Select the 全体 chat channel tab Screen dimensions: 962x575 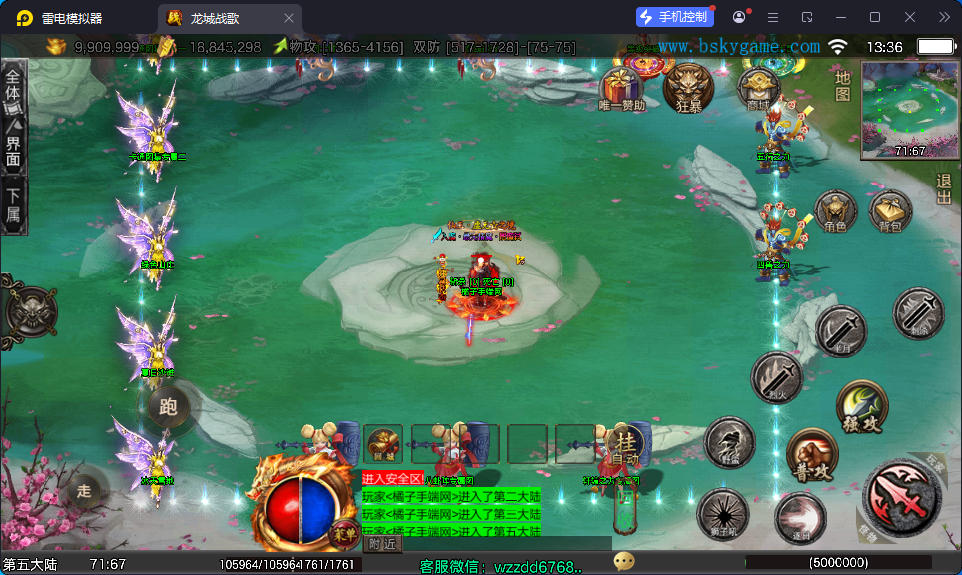click(13, 86)
